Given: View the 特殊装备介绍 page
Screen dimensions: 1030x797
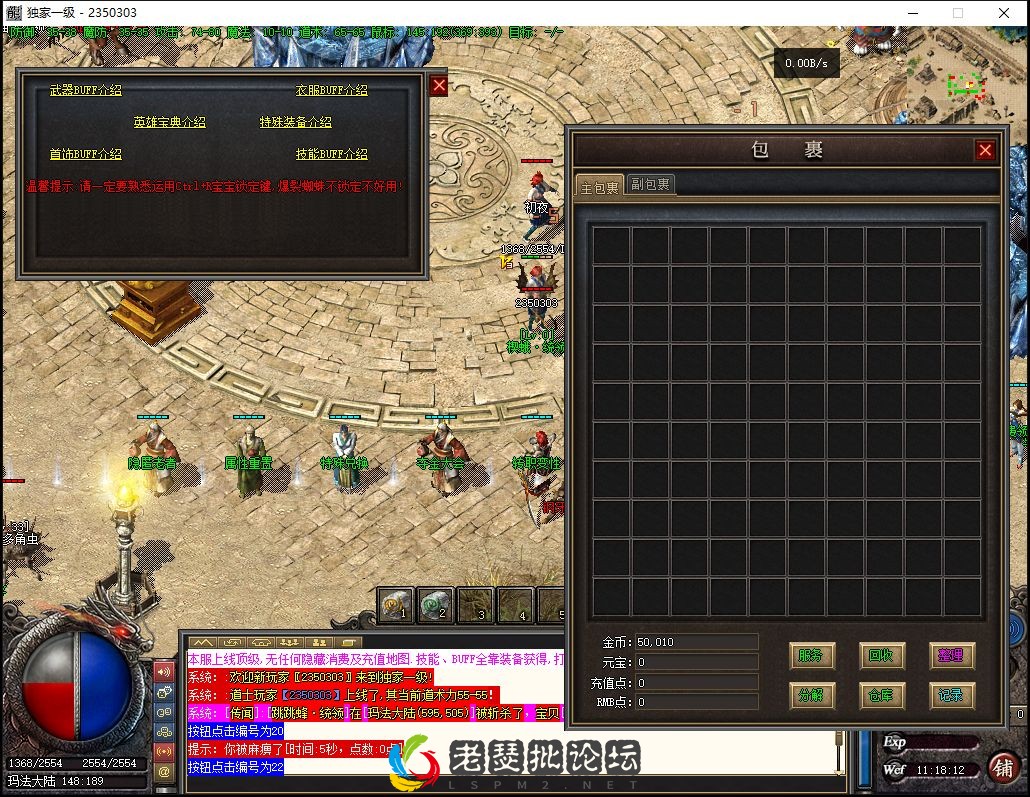Looking at the screenshot, I should point(295,122).
